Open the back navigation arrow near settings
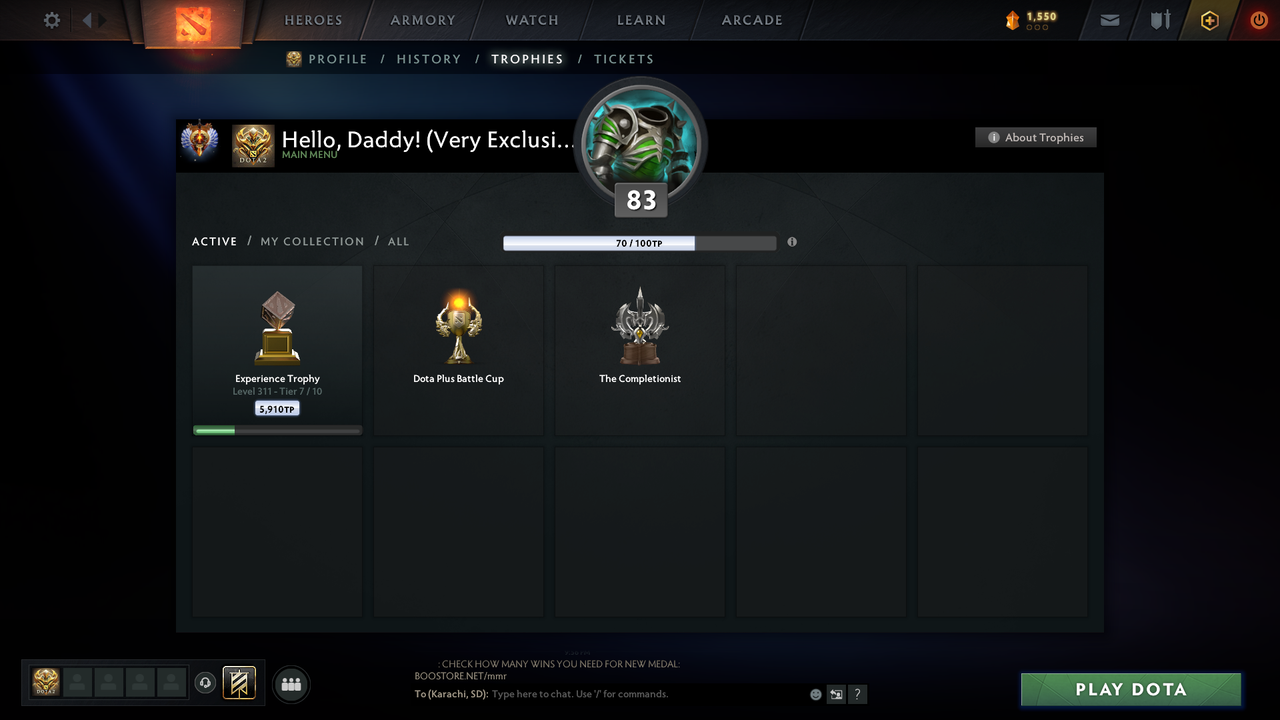The height and width of the screenshot is (720, 1280). (x=87, y=19)
